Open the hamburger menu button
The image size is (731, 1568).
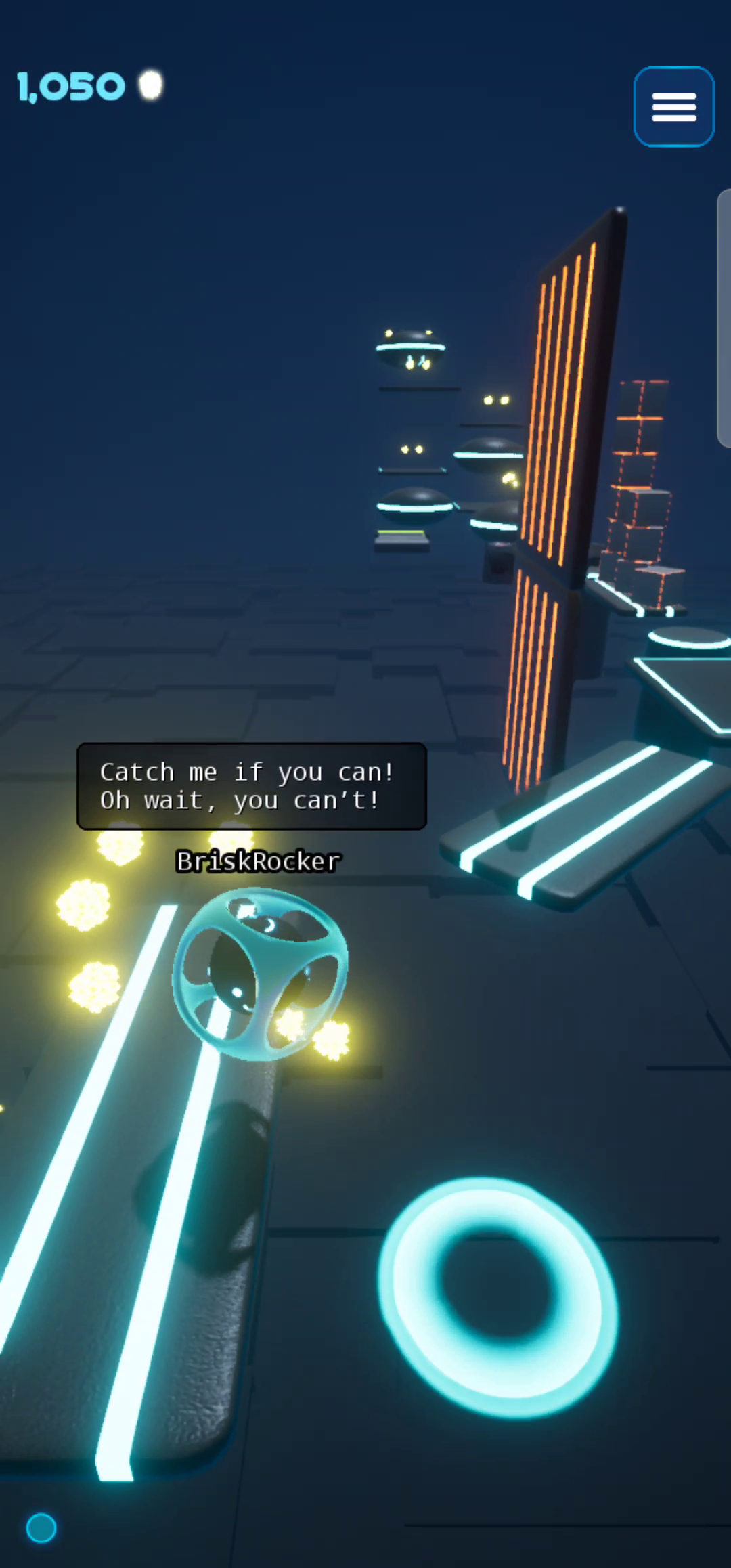tap(673, 107)
